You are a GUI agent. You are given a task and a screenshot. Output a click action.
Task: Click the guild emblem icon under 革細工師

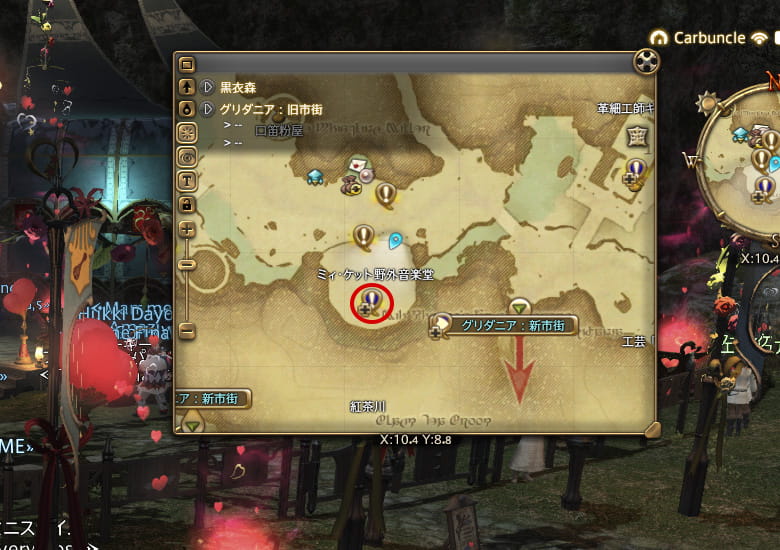(636, 136)
